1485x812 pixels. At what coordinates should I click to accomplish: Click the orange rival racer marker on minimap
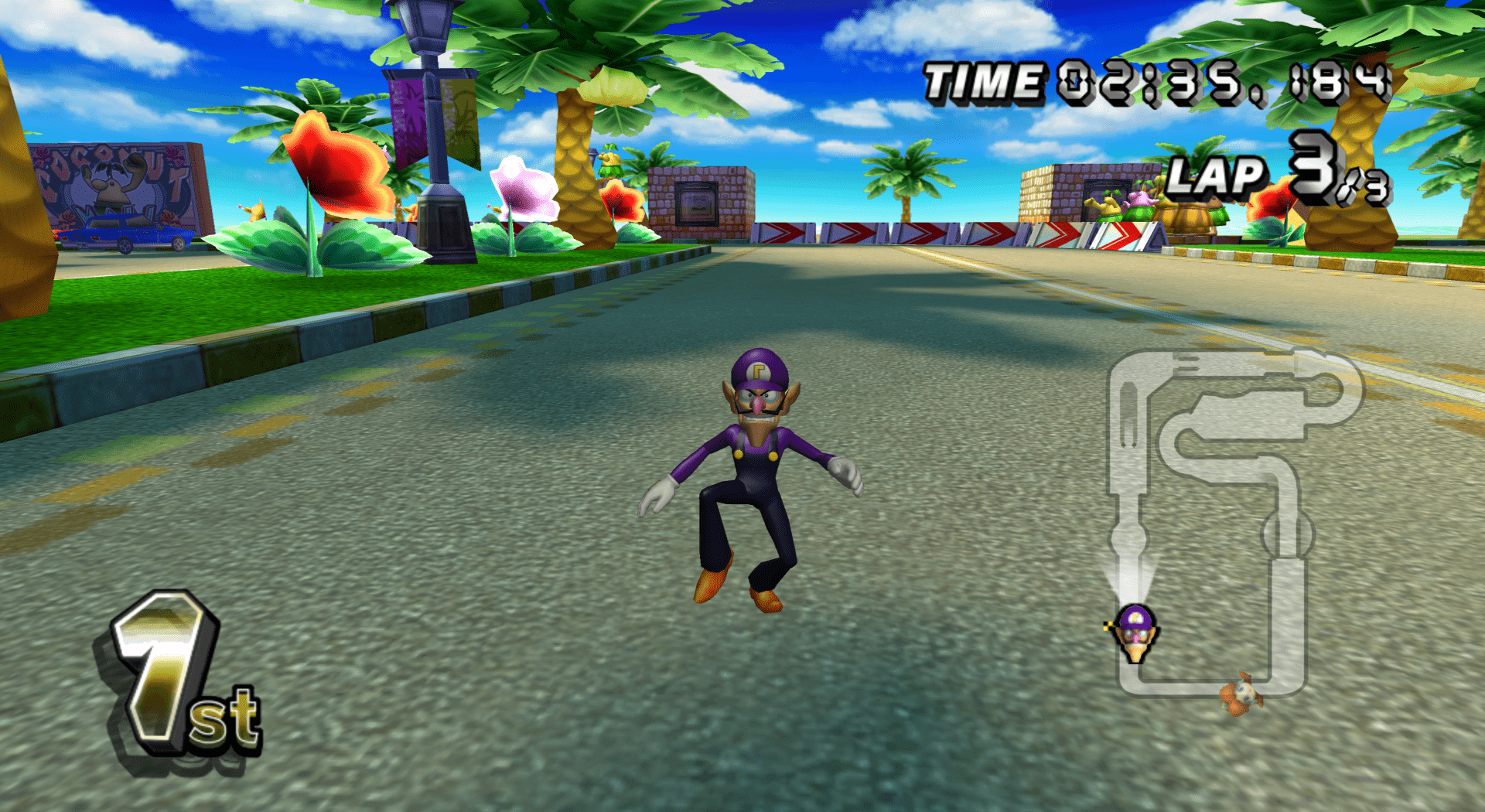click(1242, 693)
